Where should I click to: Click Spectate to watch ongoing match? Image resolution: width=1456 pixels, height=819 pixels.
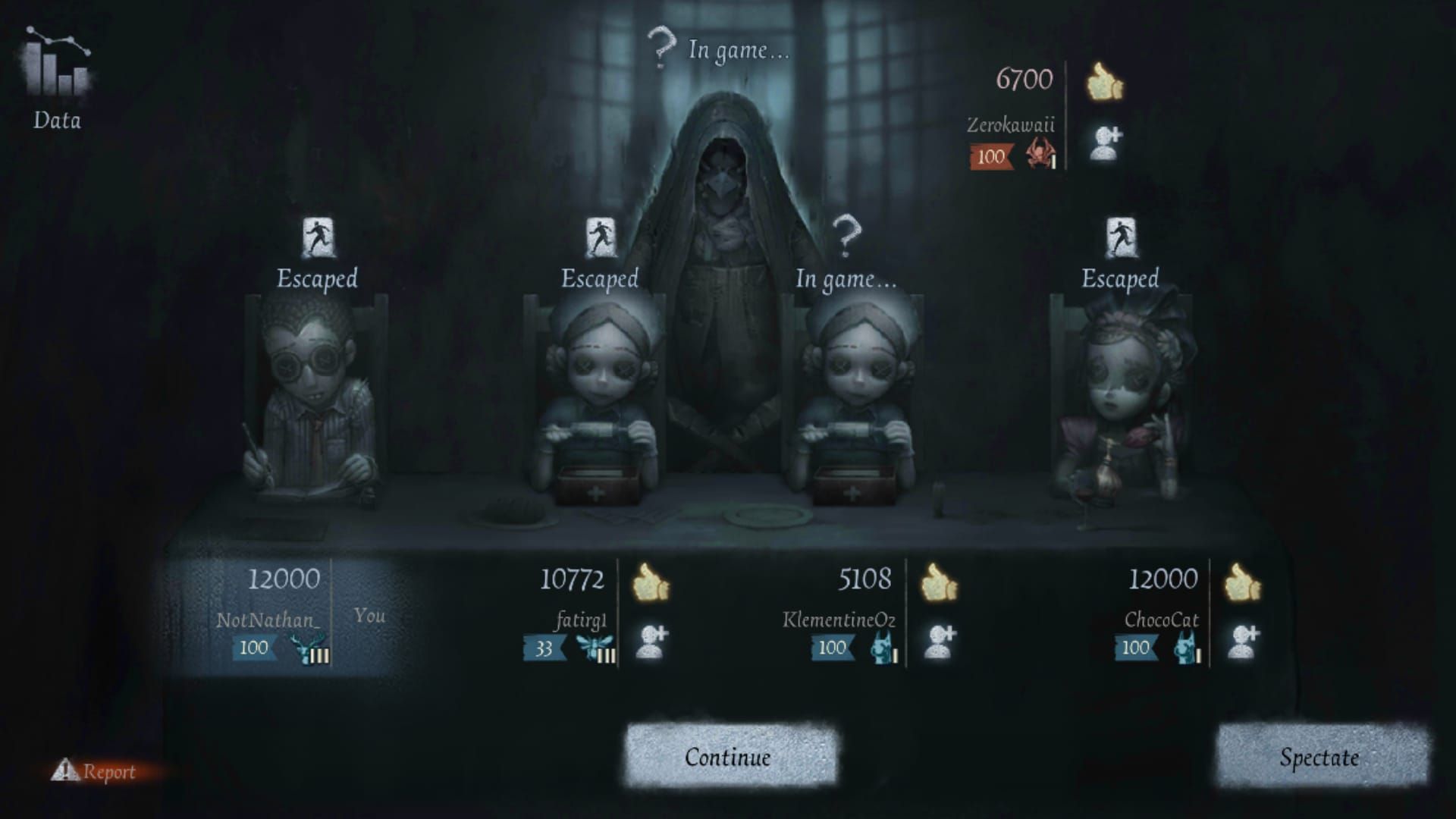(x=1336, y=757)
